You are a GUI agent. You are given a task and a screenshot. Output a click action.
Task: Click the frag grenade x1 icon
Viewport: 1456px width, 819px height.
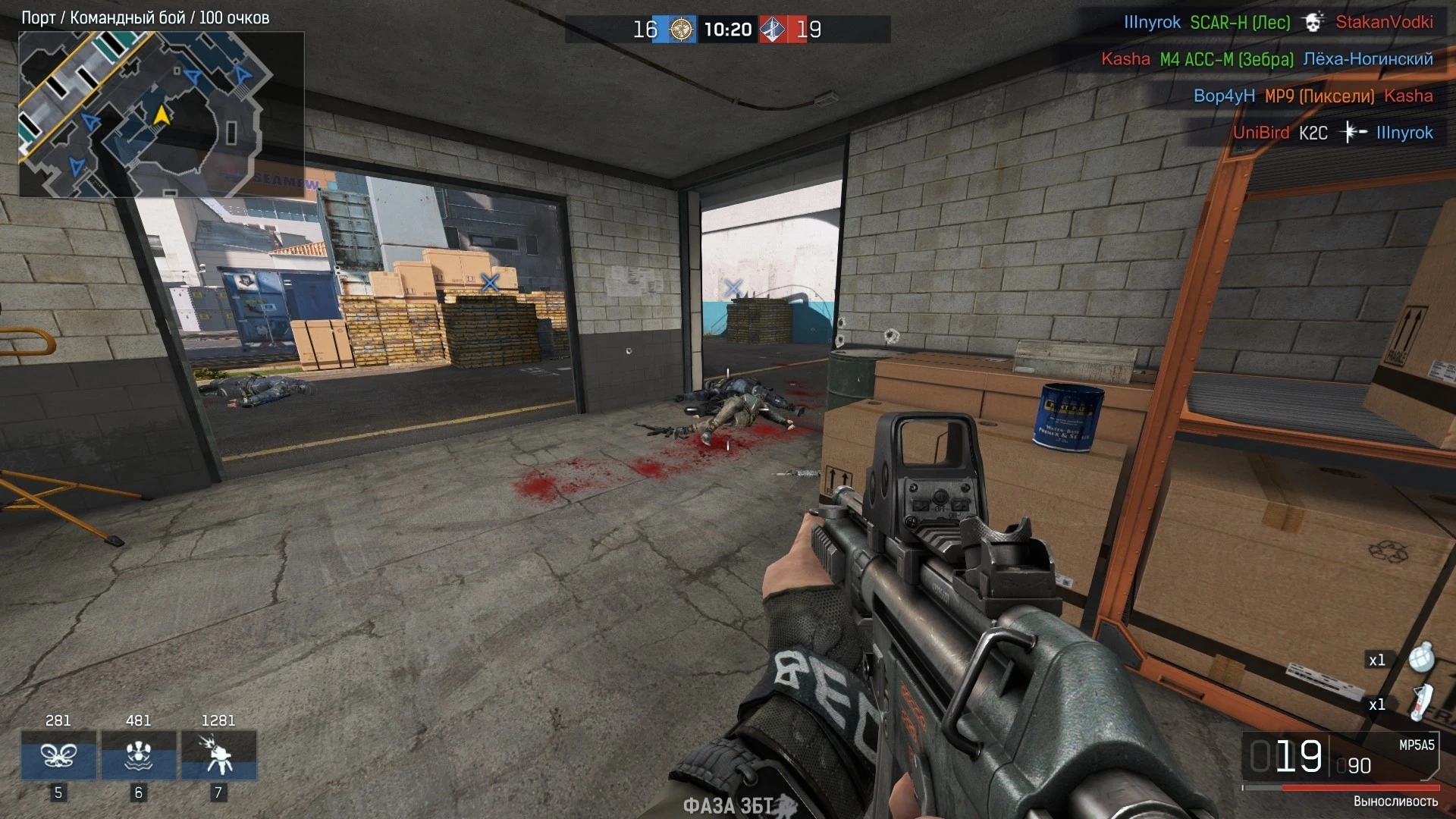point(1424,658)
